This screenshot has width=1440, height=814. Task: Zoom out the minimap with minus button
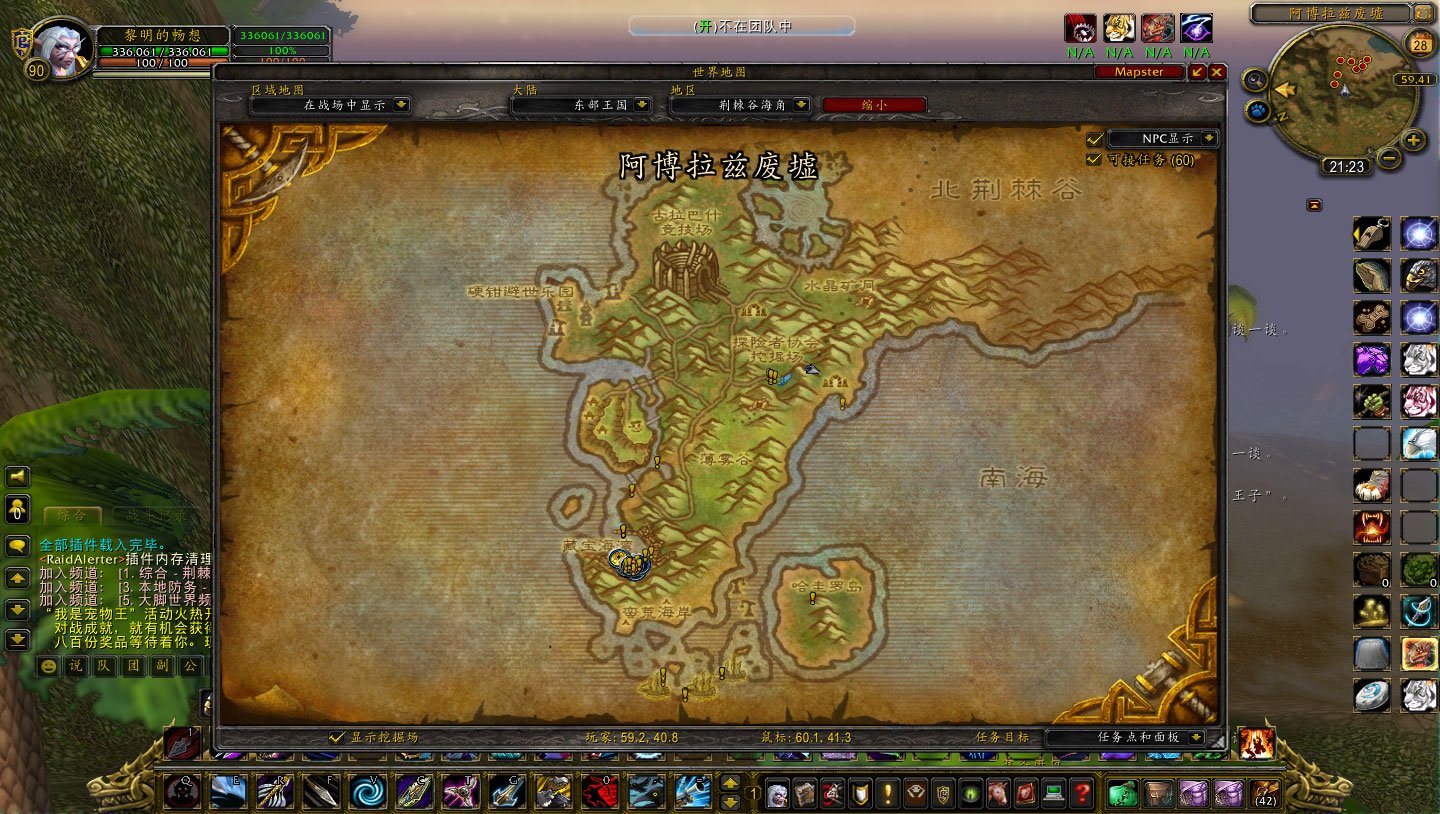(x=1389, y=157)
